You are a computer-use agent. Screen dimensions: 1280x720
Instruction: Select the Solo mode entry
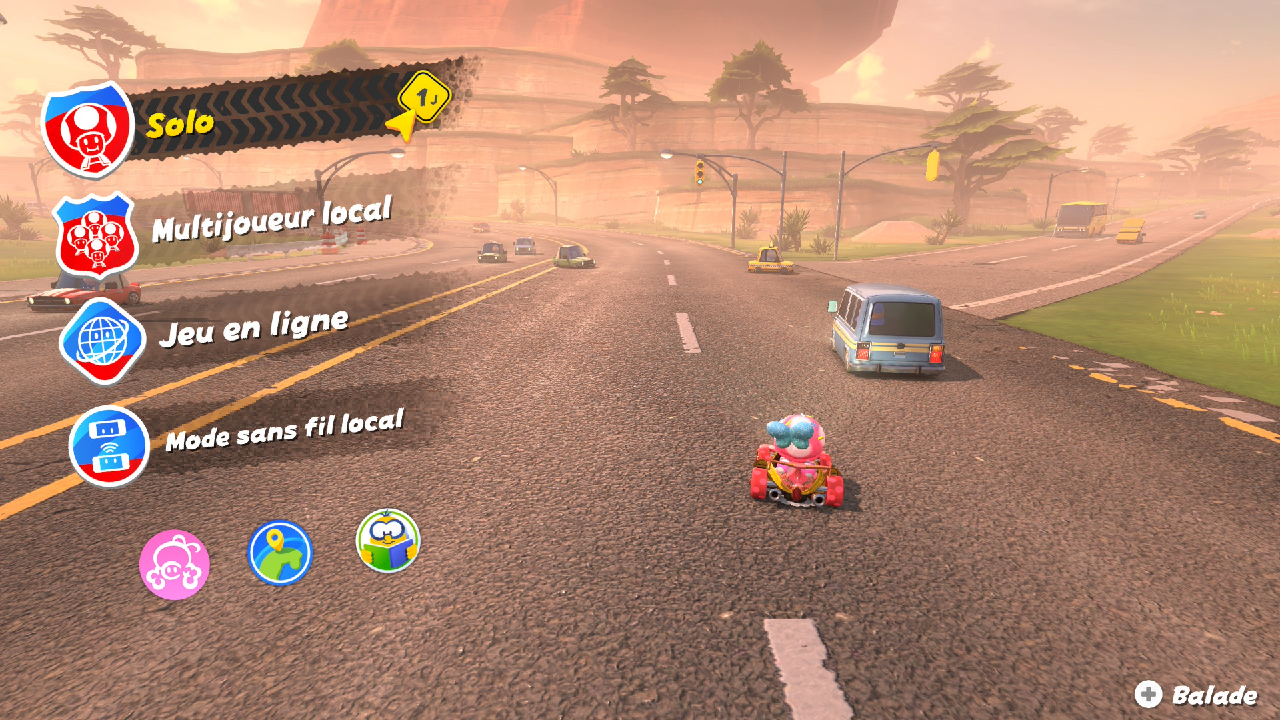[x=180, y=124]
